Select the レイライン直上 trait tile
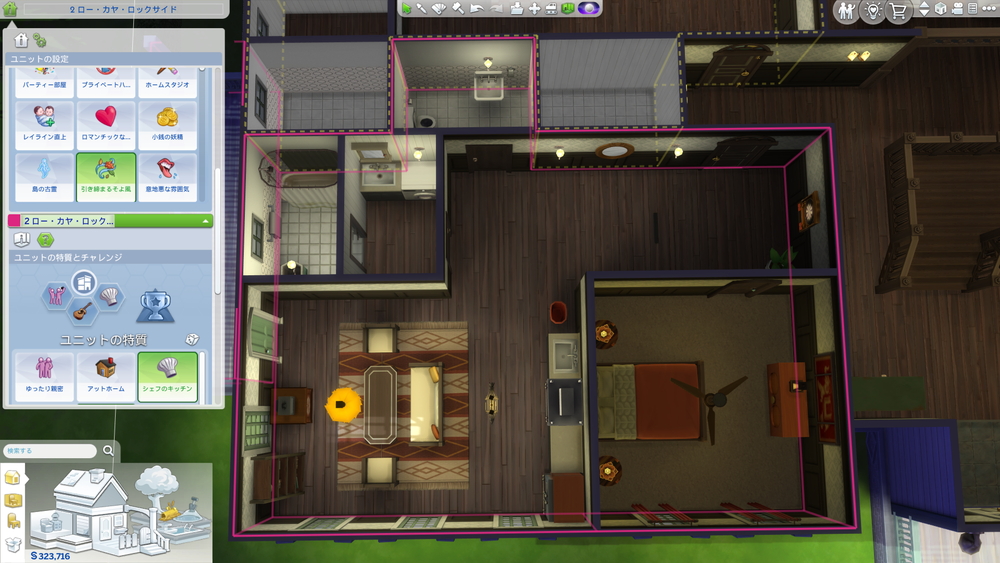Image resolution: width=1000 pixels, height=563 pixels. (44, 126)
